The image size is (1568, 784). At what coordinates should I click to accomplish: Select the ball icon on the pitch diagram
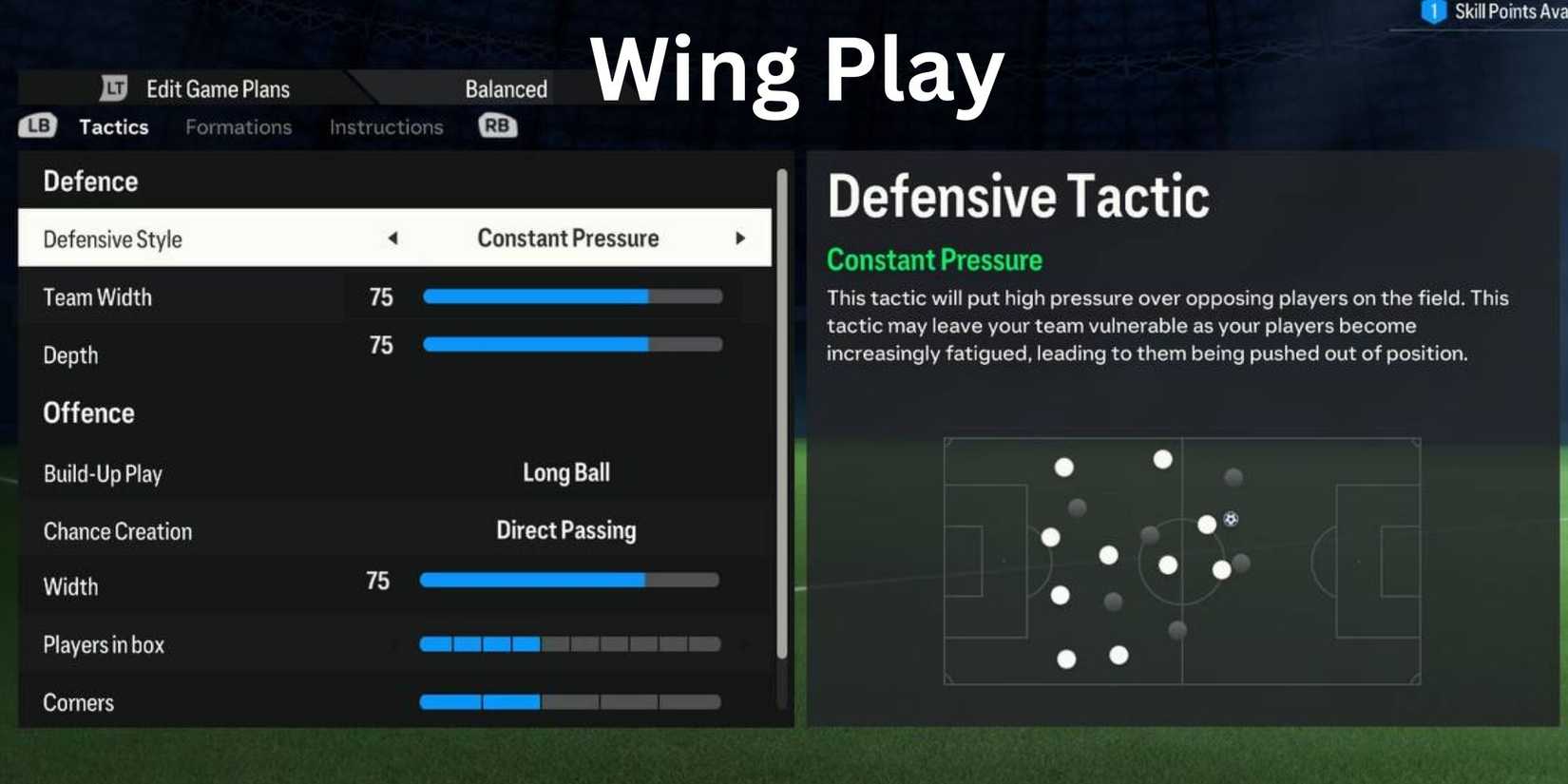[x=1231, y=518]
